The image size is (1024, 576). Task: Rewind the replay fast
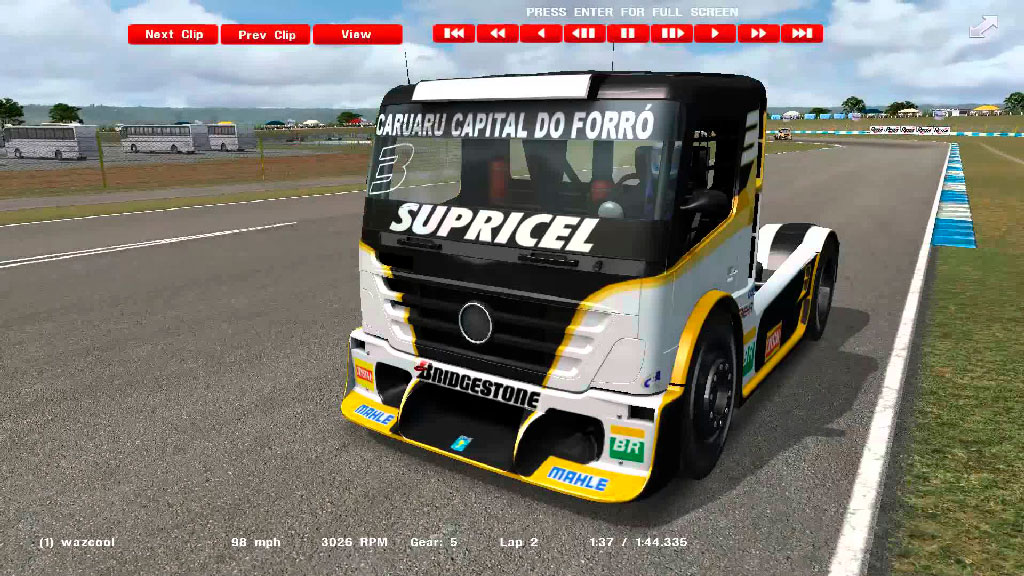point(497,33)
